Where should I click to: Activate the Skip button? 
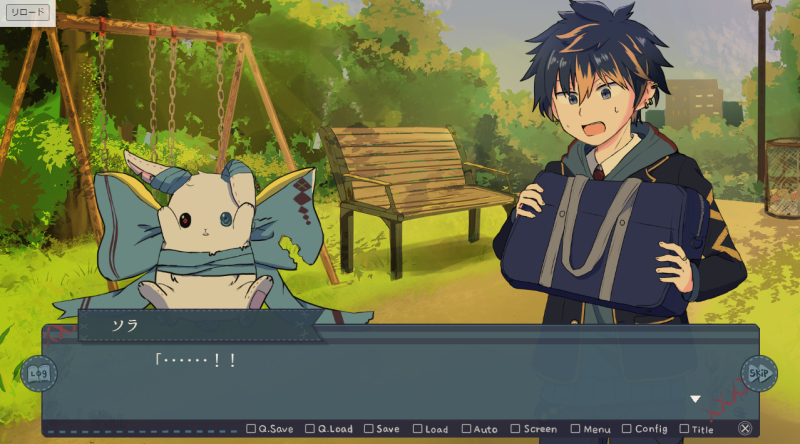(759, 373)
